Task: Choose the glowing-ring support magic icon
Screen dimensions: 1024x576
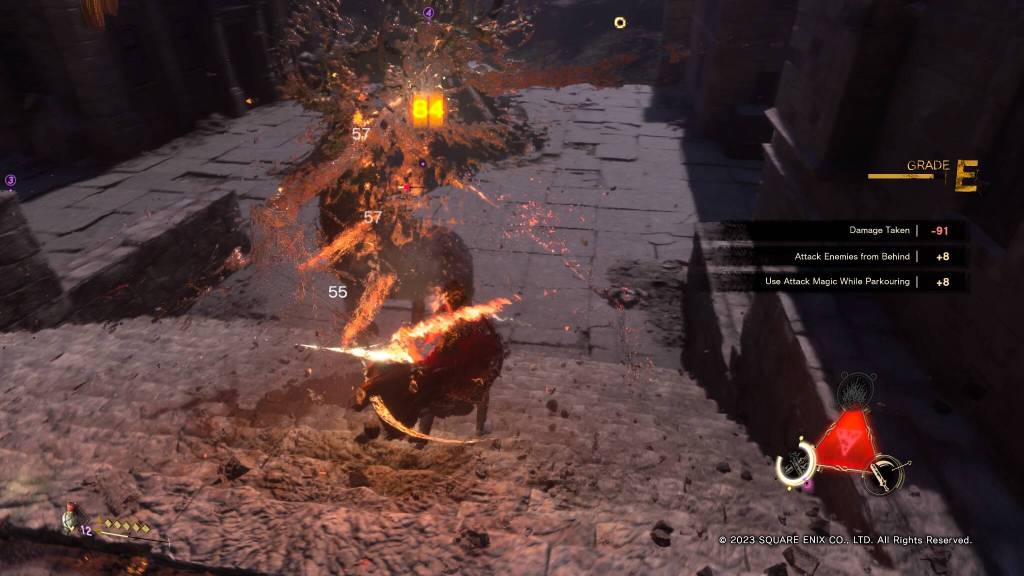Action: [796, 461]
